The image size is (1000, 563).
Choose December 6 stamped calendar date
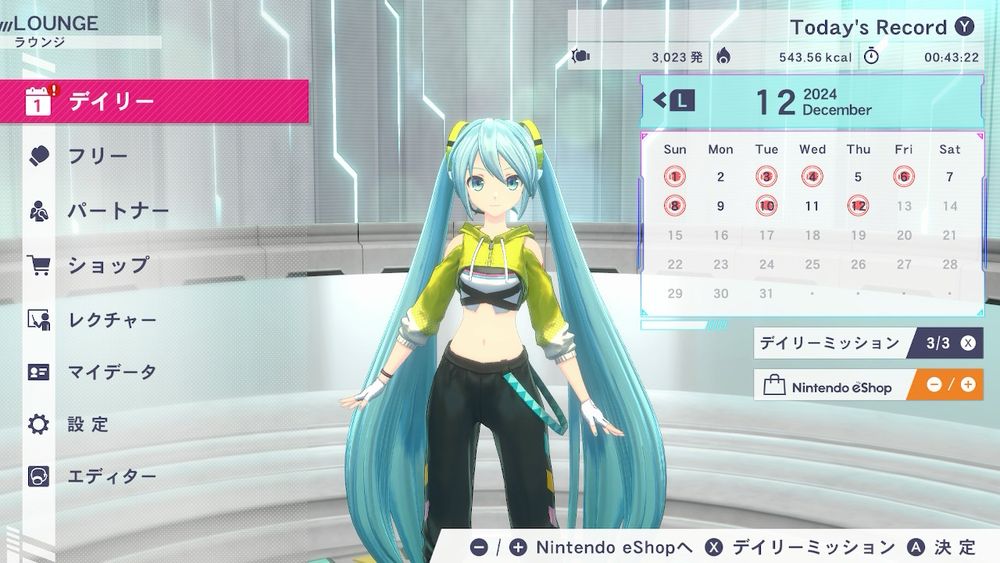[904, 177]
